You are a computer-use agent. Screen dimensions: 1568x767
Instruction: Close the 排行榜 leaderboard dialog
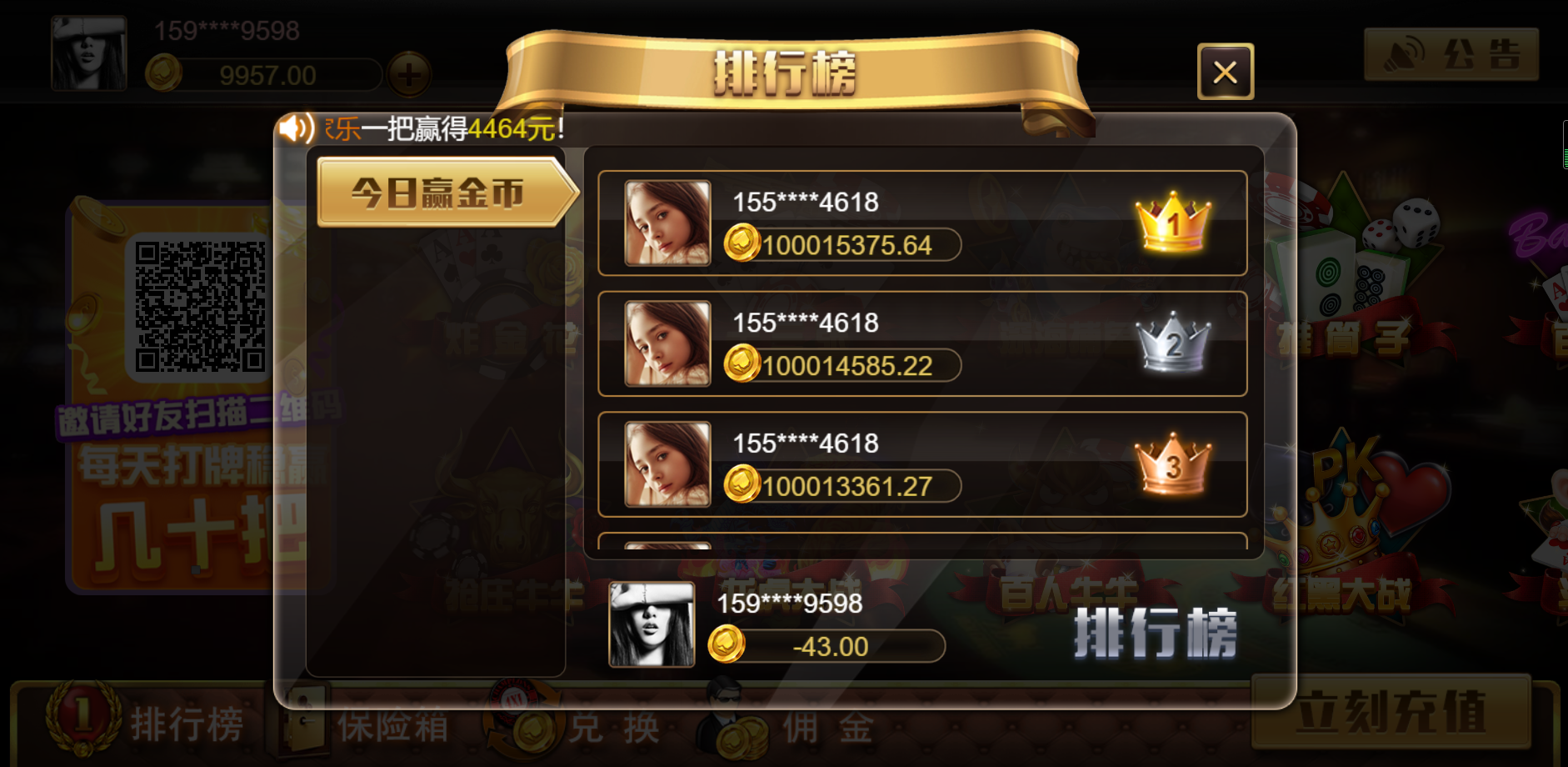click(x=1224, y=72)
